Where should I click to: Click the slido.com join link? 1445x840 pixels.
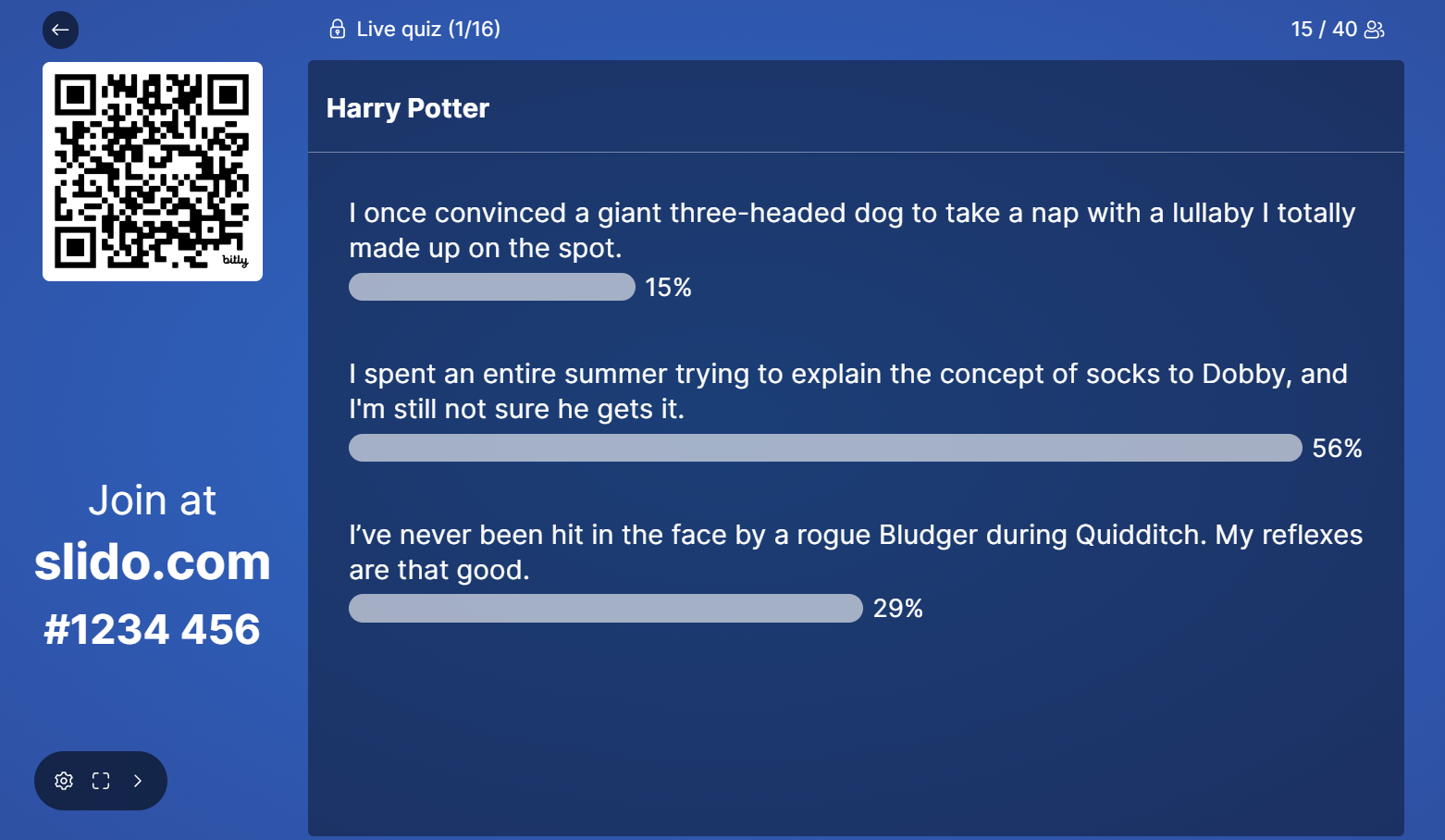pyautogui.click(x=153, y=562)
